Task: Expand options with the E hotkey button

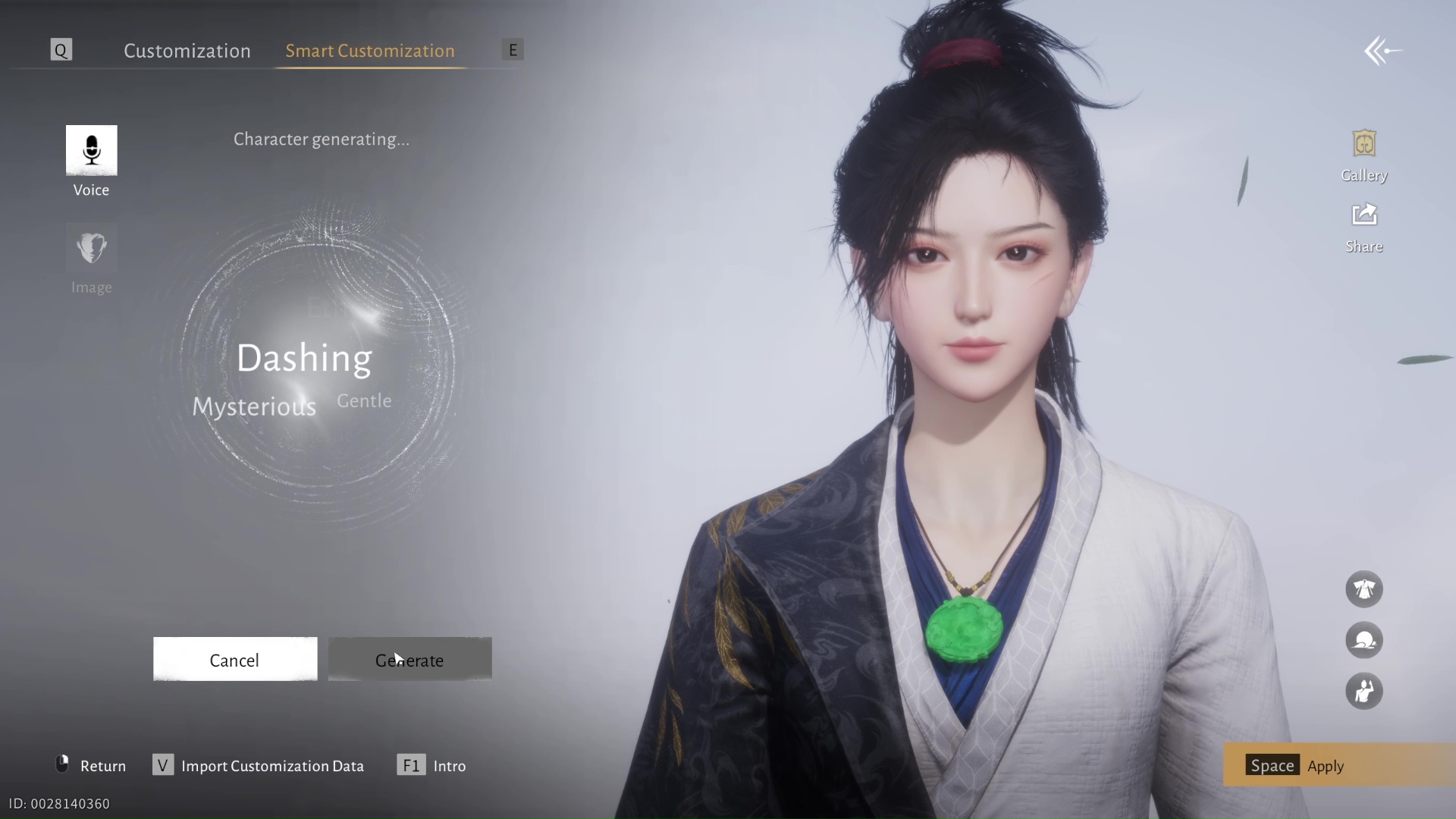Action: [x=513, y=49]
